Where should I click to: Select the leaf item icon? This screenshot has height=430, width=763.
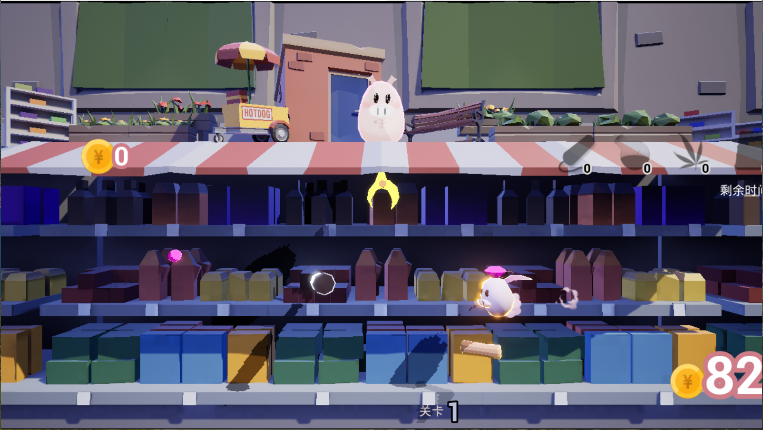pos(691,152)
